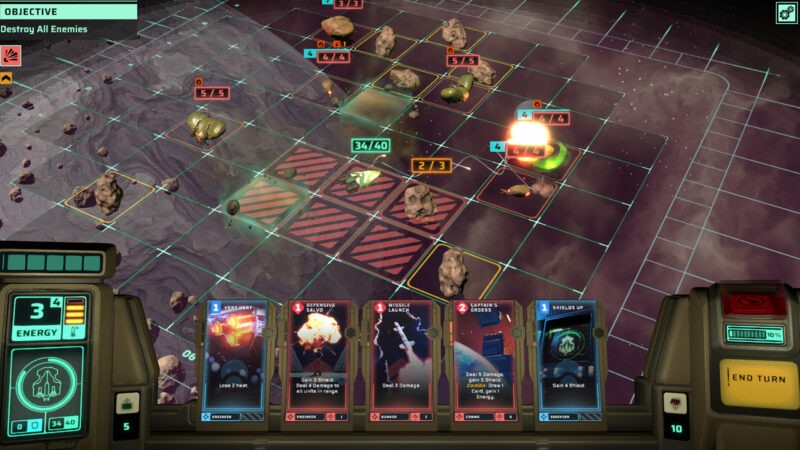Choose the Missile Launch card
The height and width of the screenshot is (450, 800).
pos(400,362)
